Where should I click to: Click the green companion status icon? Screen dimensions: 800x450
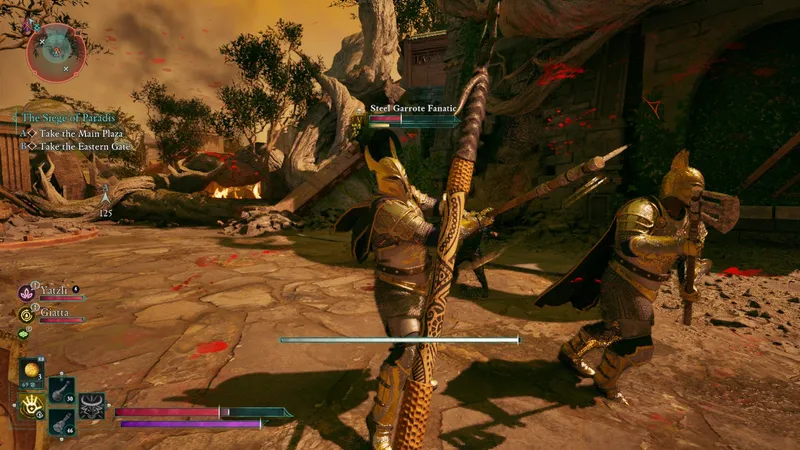24,333
